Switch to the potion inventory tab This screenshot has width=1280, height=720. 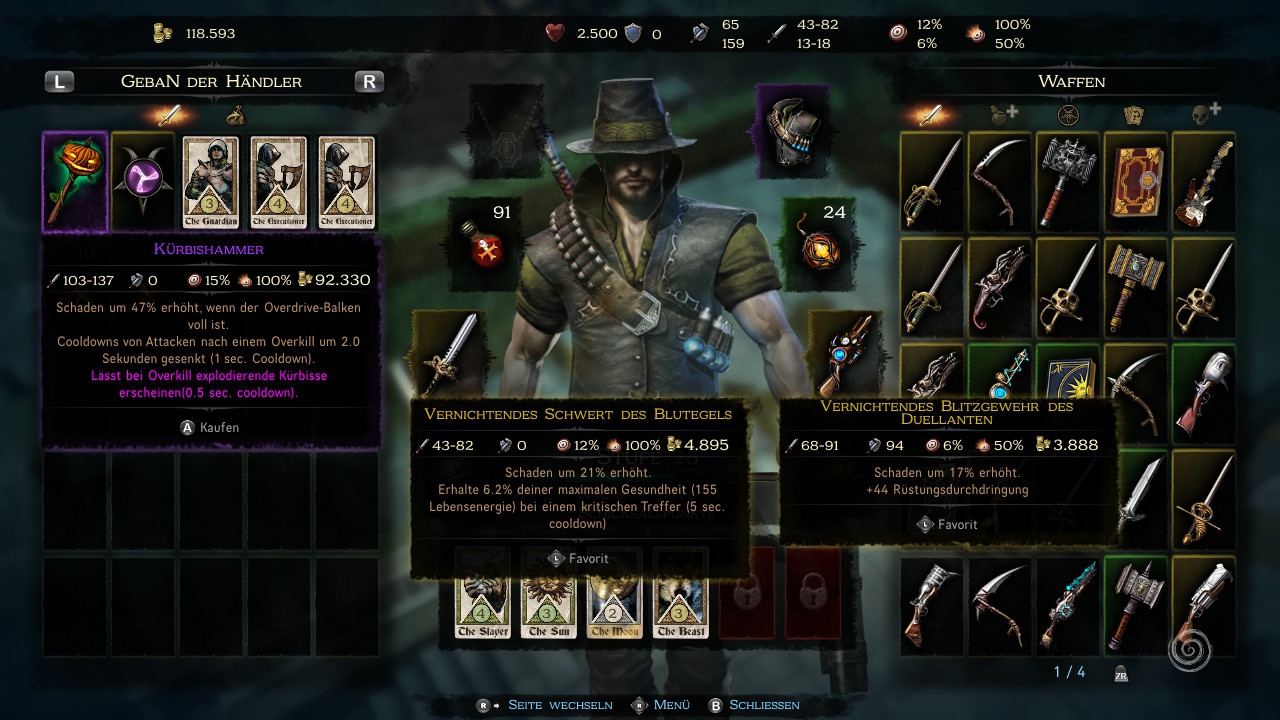(x=1001, y=114)
